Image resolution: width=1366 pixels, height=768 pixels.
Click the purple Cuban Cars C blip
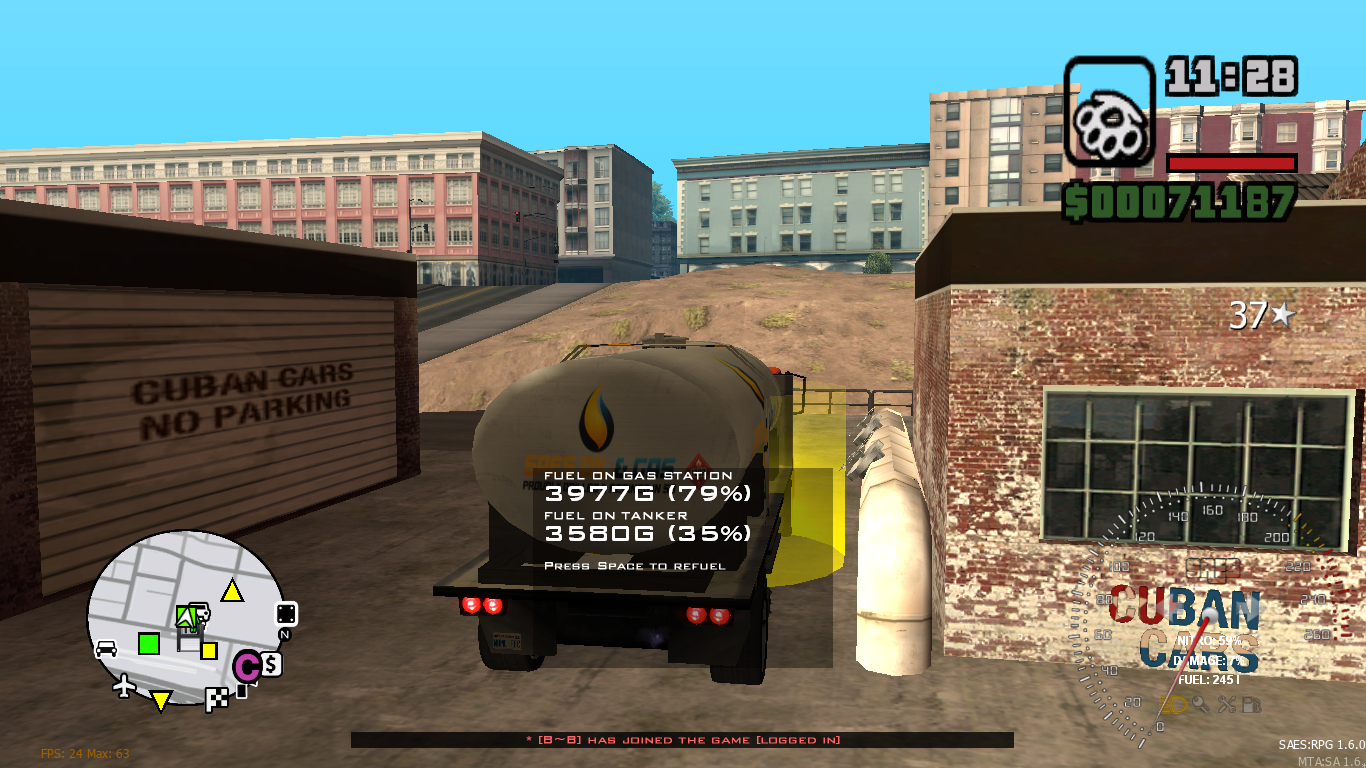click(249, 665)
